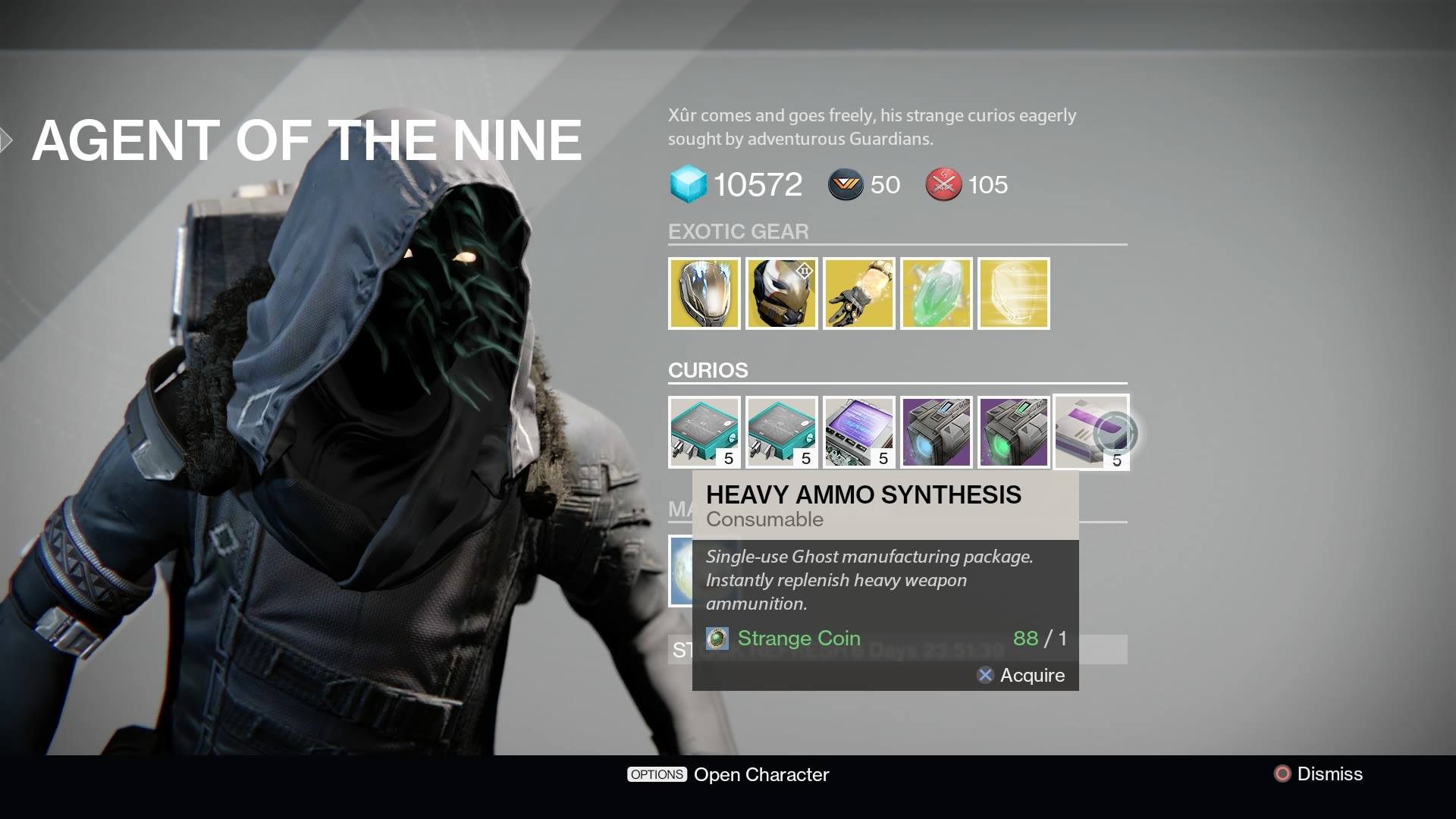Click the red Crucible marks icon
Viewport: 1456px width, 819px height.
coord(943,184)
